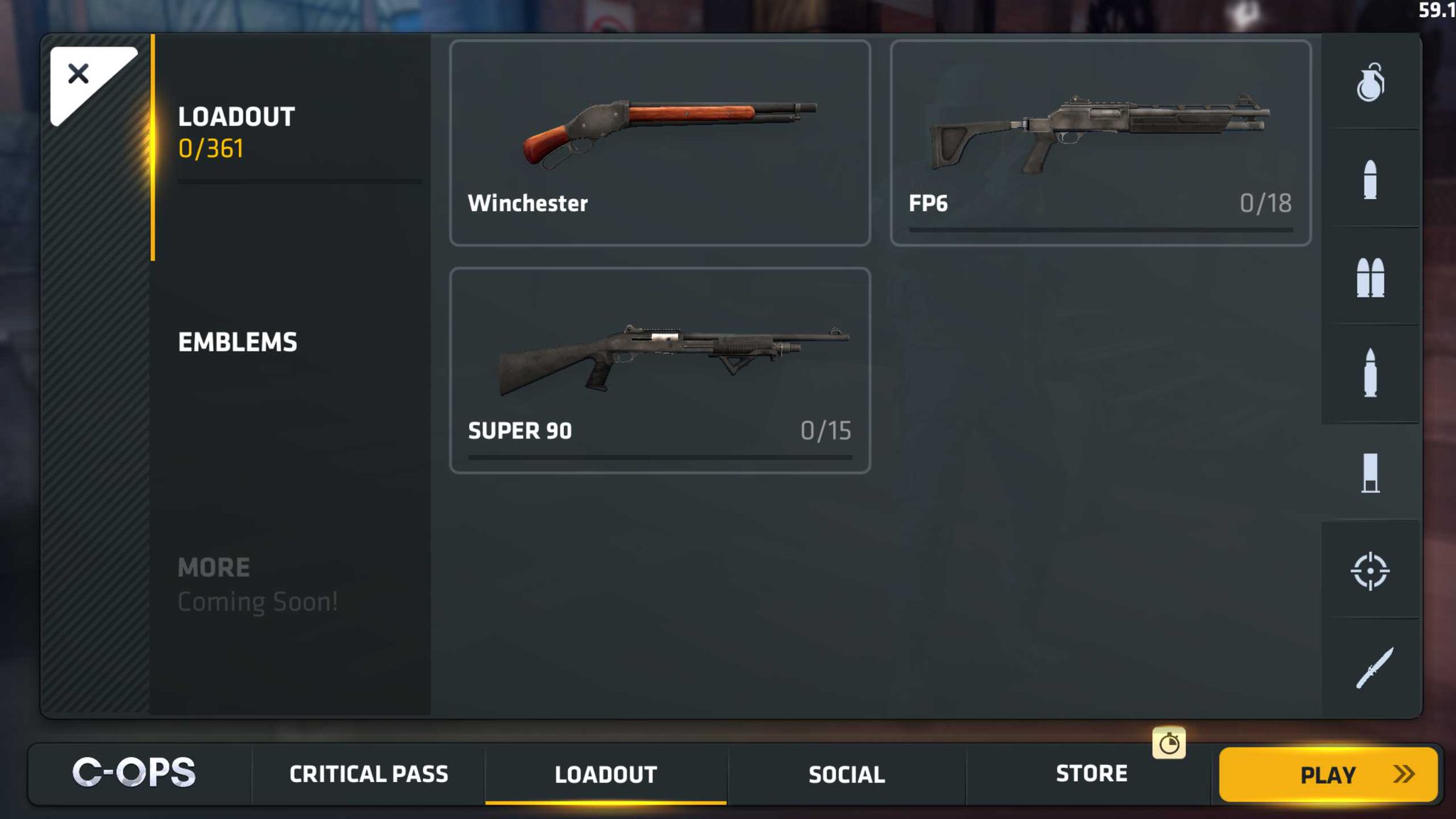Close the loadout screen

coord(80,73)
